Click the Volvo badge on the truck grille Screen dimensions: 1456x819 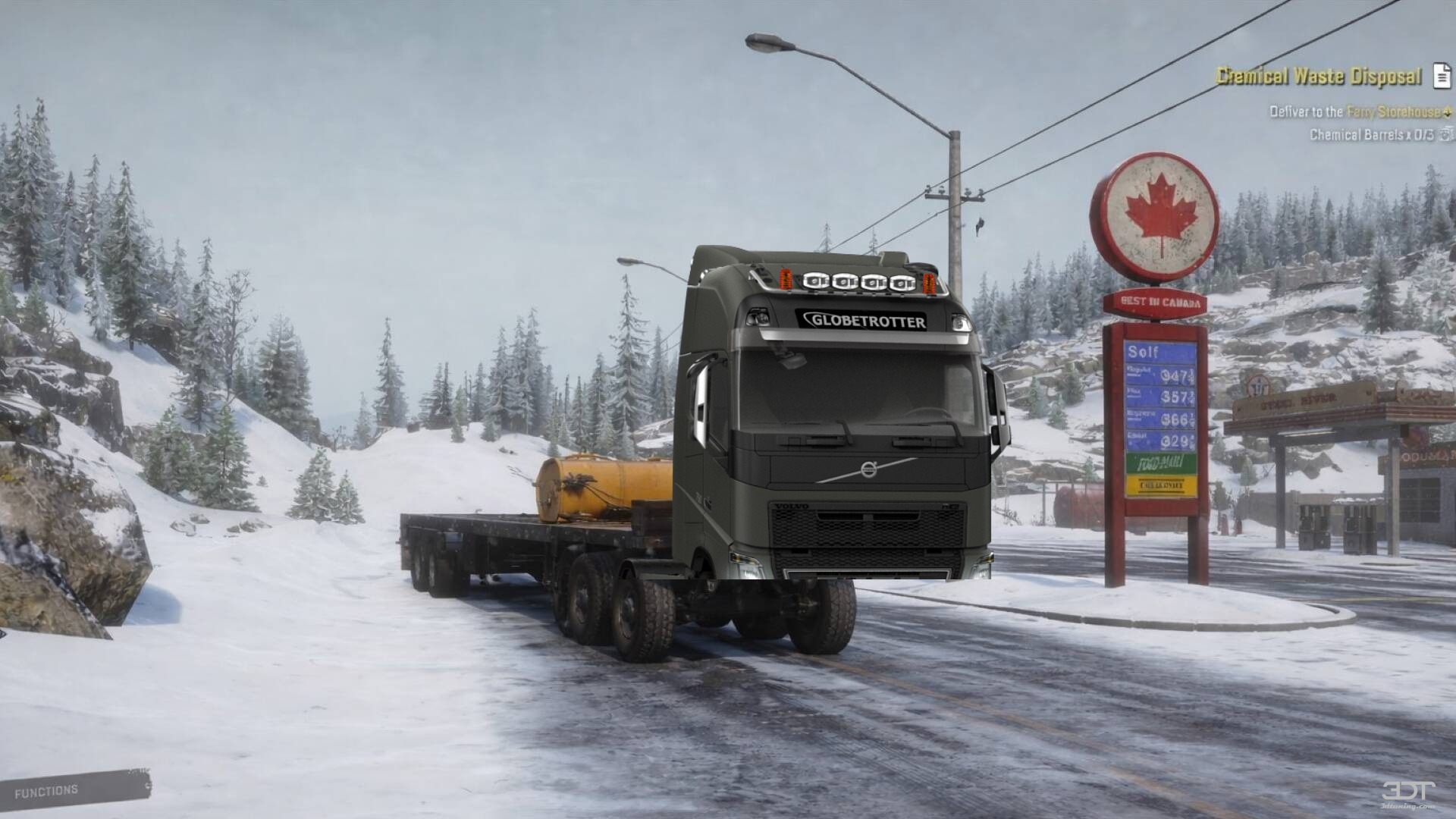792,506
